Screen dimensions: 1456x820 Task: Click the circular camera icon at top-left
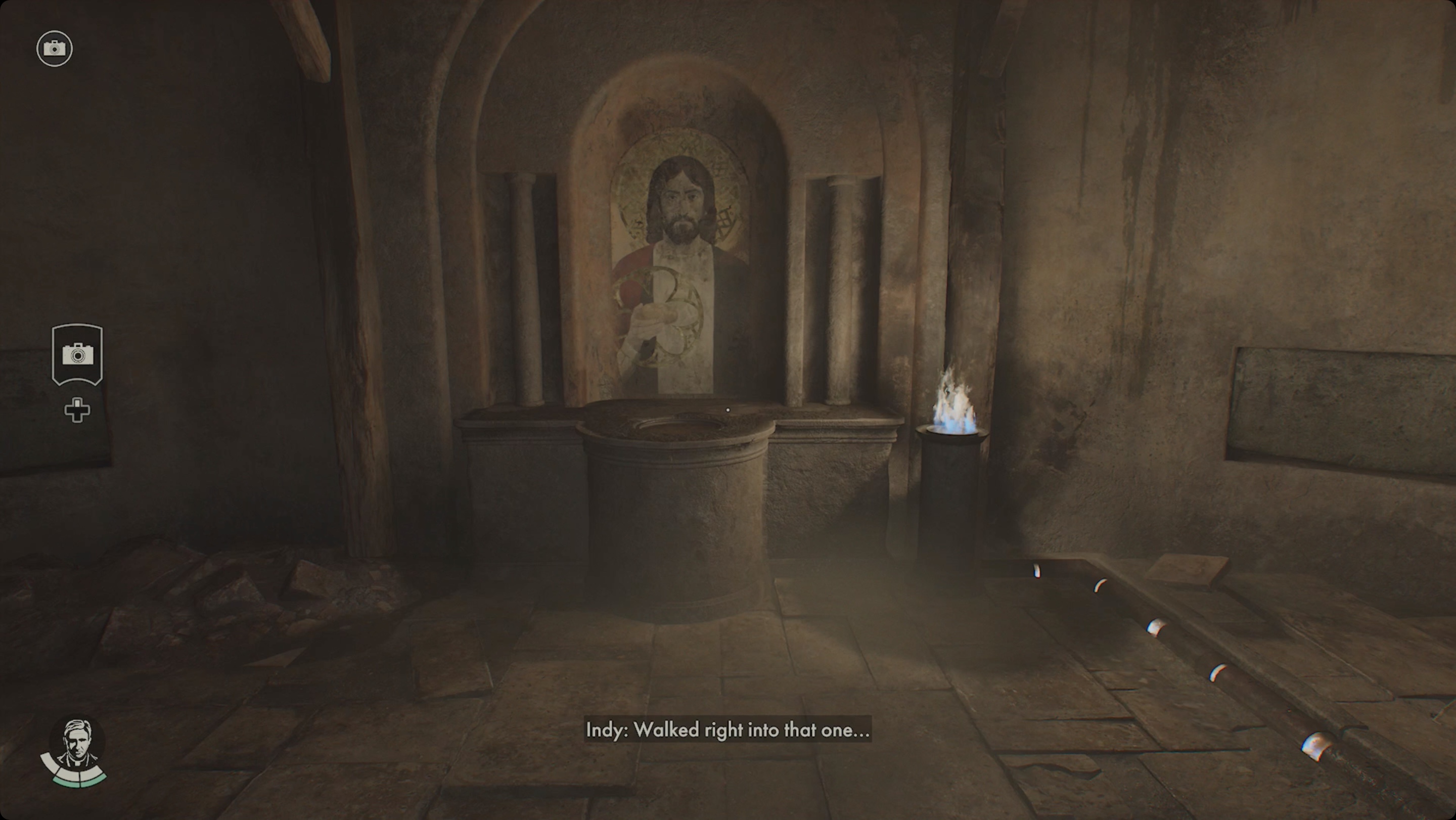54,49
